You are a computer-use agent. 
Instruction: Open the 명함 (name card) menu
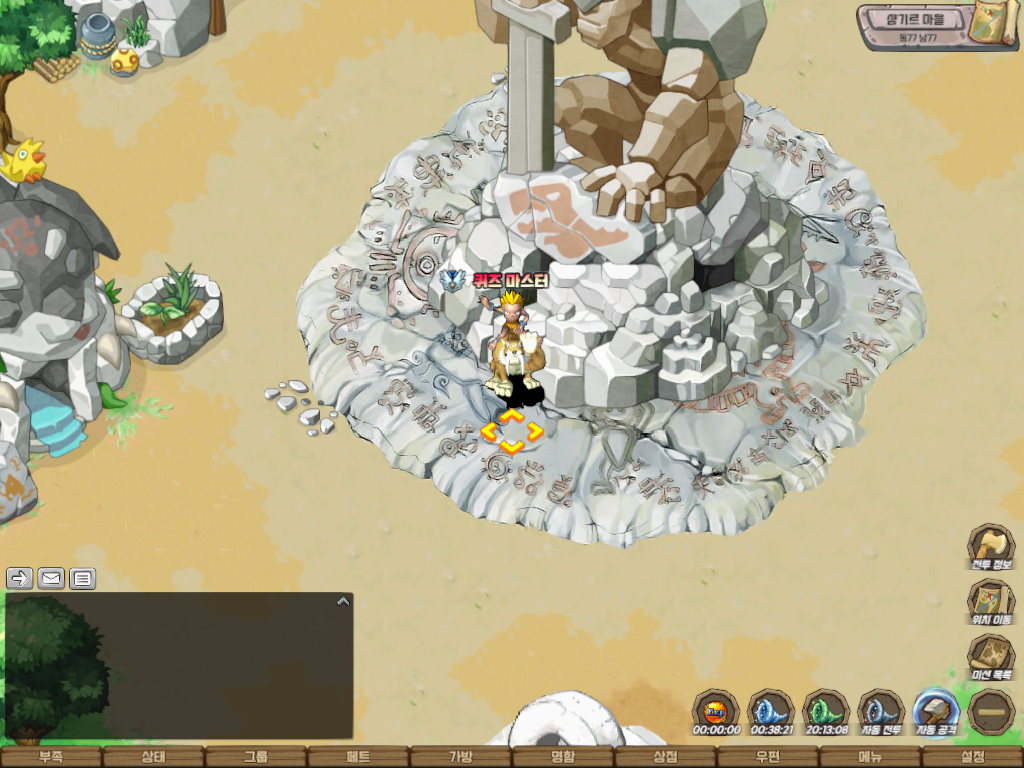[x=563, y=757]
